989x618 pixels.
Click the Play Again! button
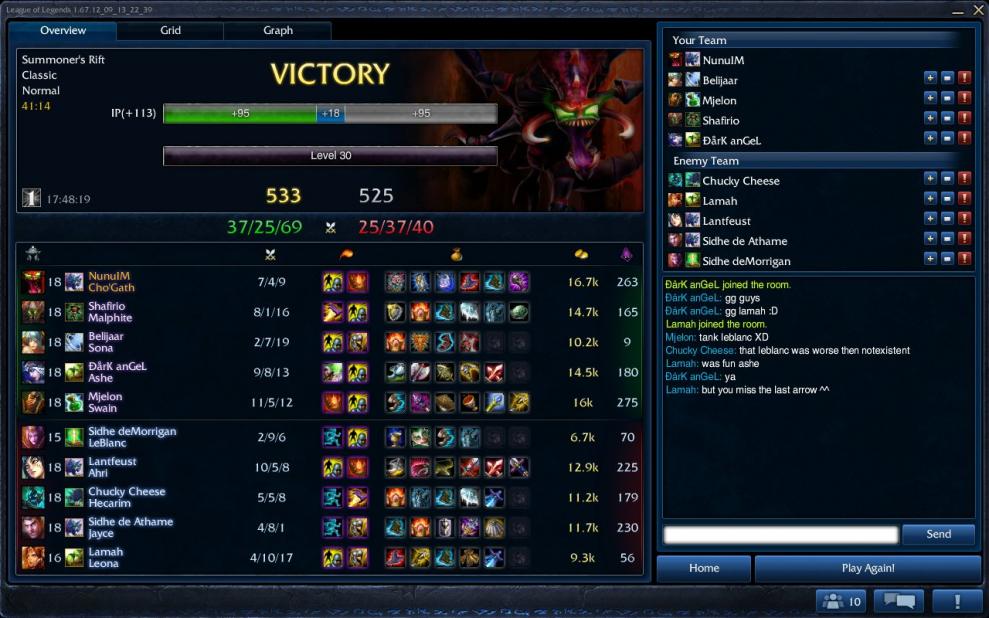tap(868, 568)
